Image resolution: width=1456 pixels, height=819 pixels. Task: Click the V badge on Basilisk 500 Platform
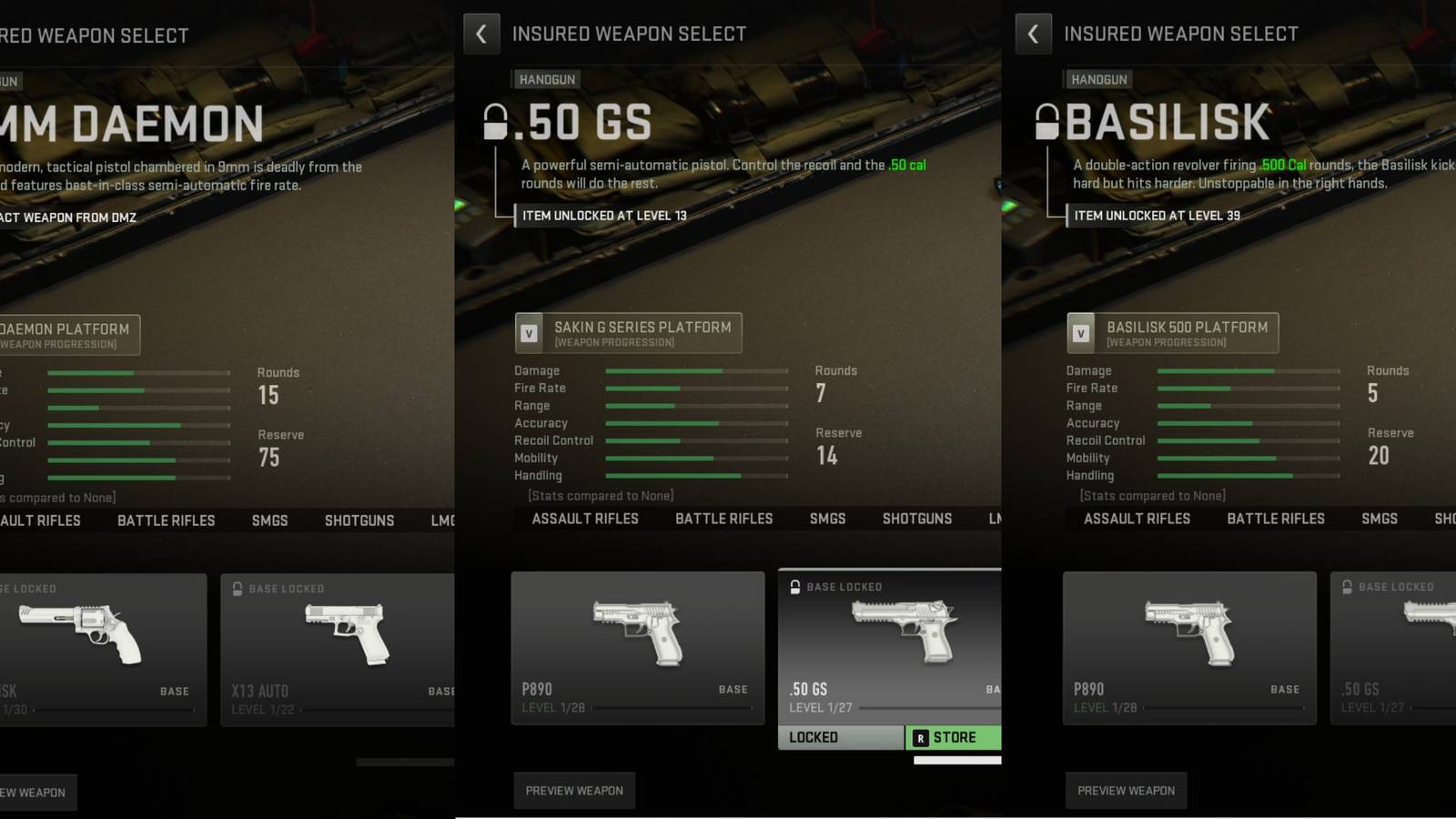(1081, 332)
